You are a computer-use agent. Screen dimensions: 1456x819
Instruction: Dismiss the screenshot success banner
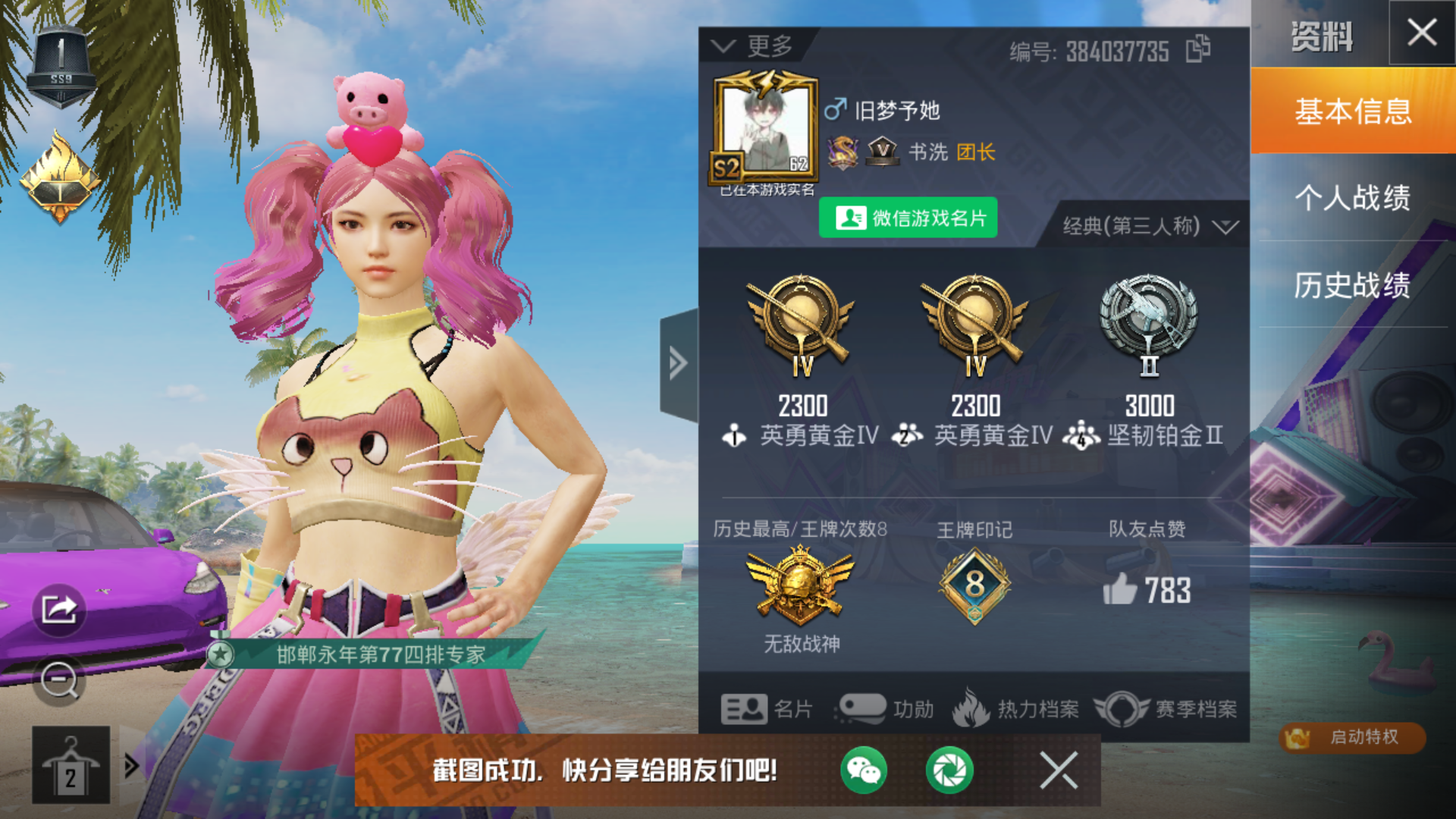click(x=1059, y=770)
